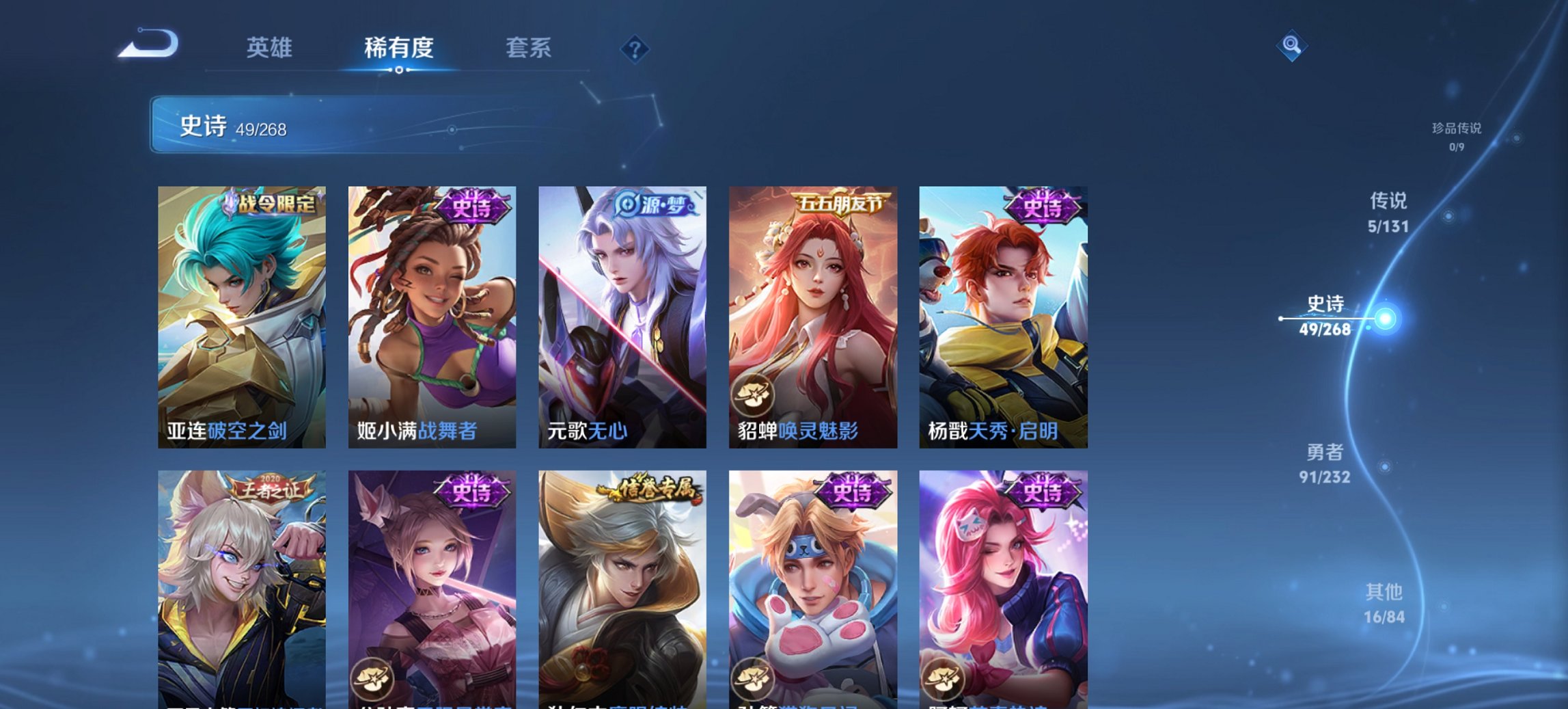Stay on the 稀有度 tab
Screen dimensions: 1568x709
point(399,48)
